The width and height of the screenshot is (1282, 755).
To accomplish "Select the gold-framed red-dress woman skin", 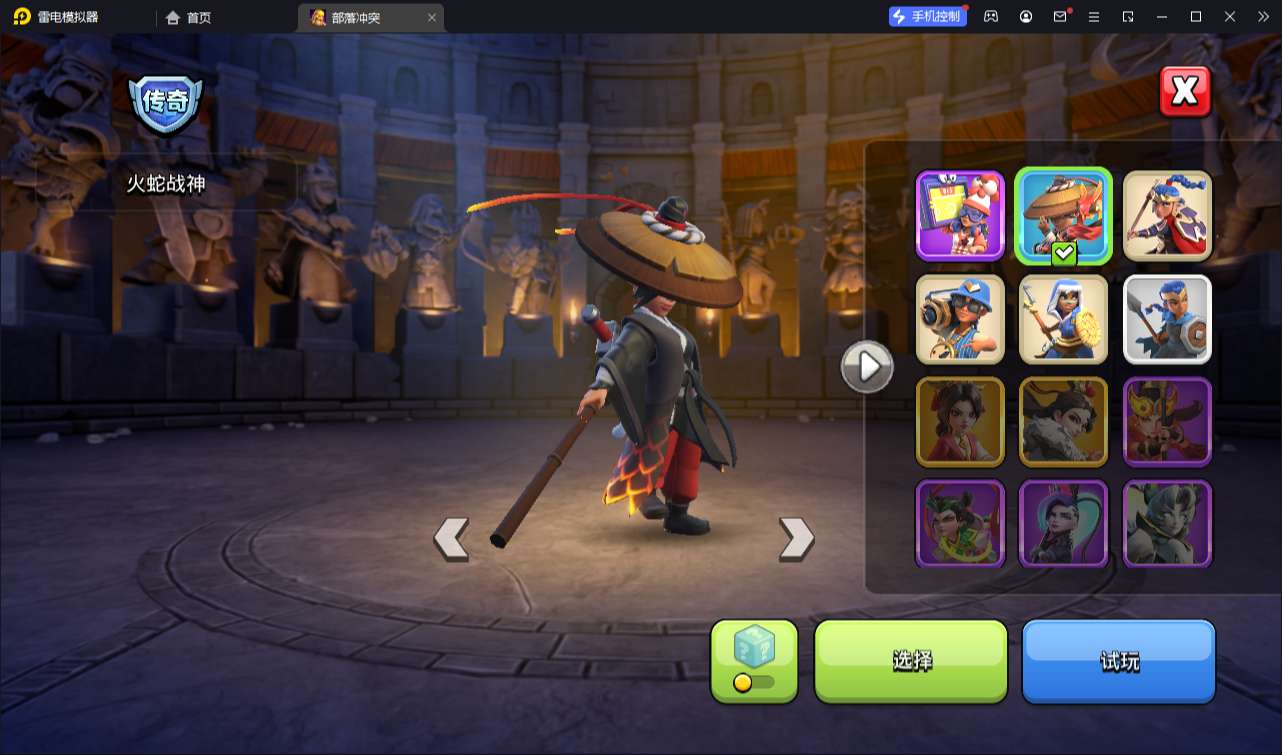I will tap(960, 422).
